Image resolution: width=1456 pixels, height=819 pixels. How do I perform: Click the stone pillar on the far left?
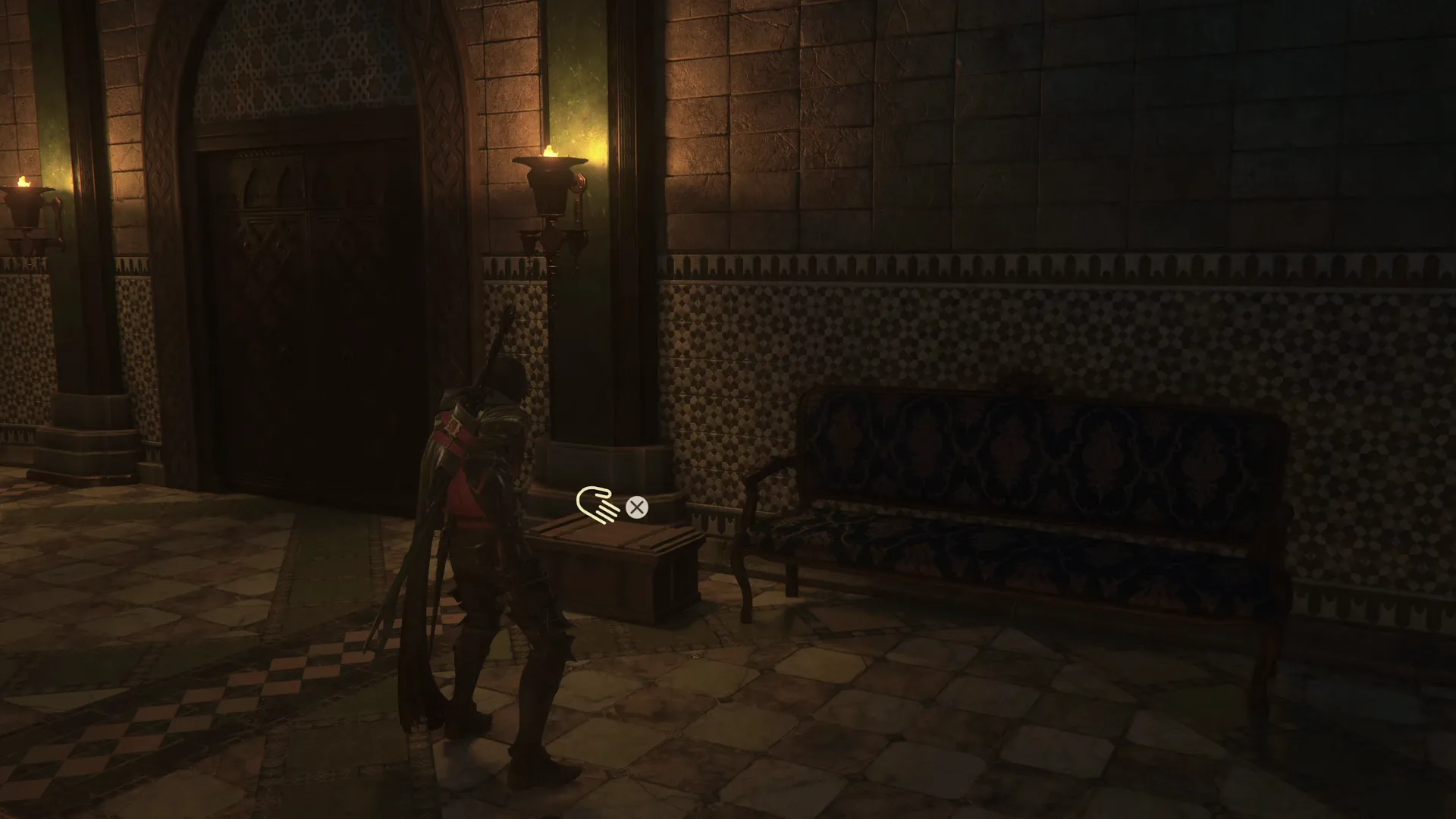click(83, 303)
